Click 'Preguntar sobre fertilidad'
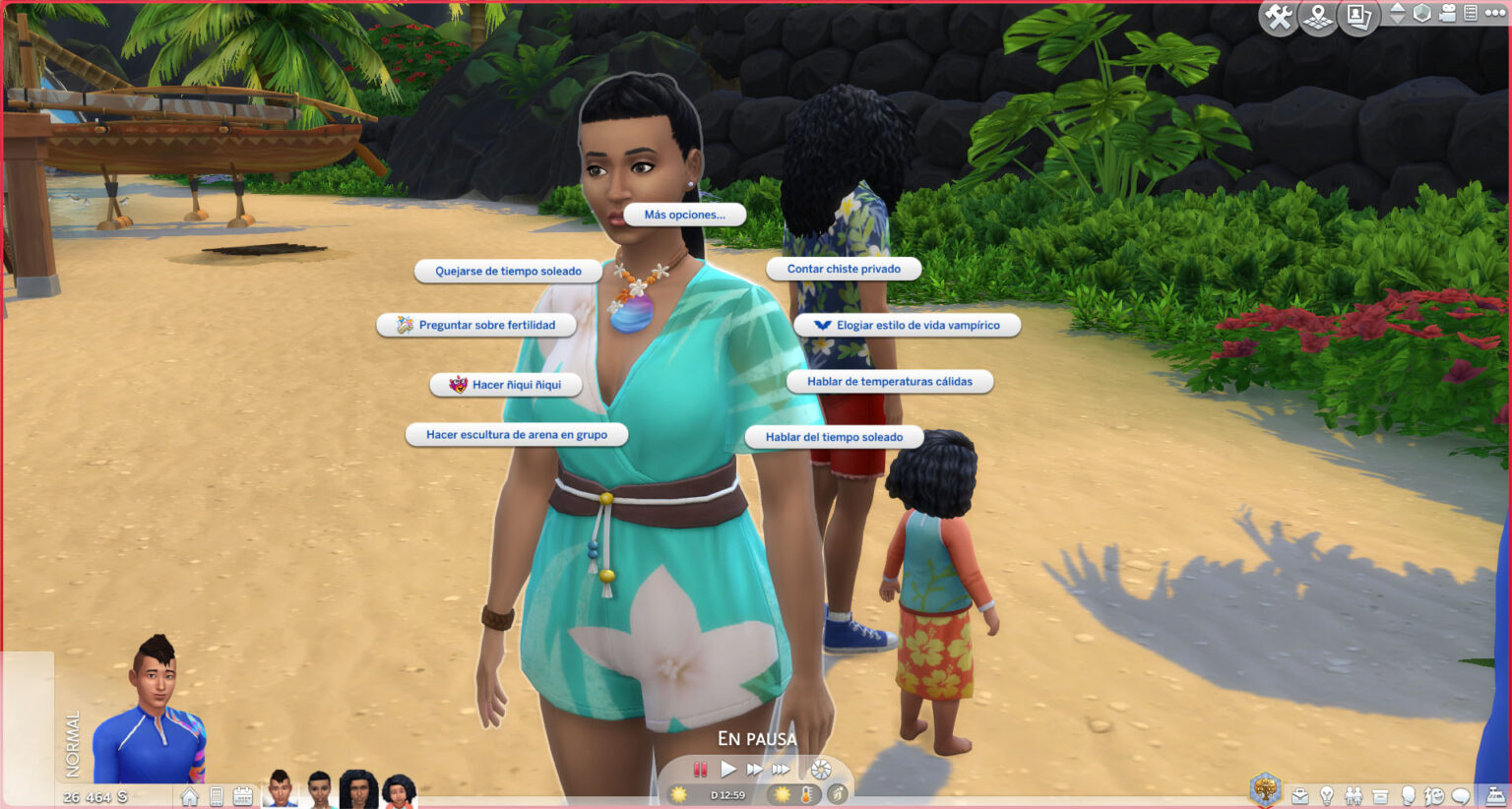The image size is (1512, 809). coord(476,325)
